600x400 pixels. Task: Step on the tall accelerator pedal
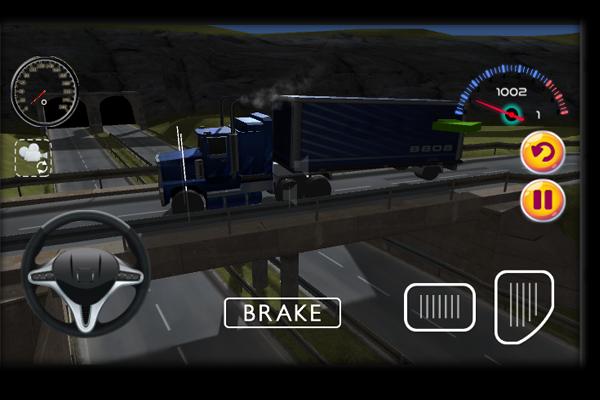click(524, 307)
